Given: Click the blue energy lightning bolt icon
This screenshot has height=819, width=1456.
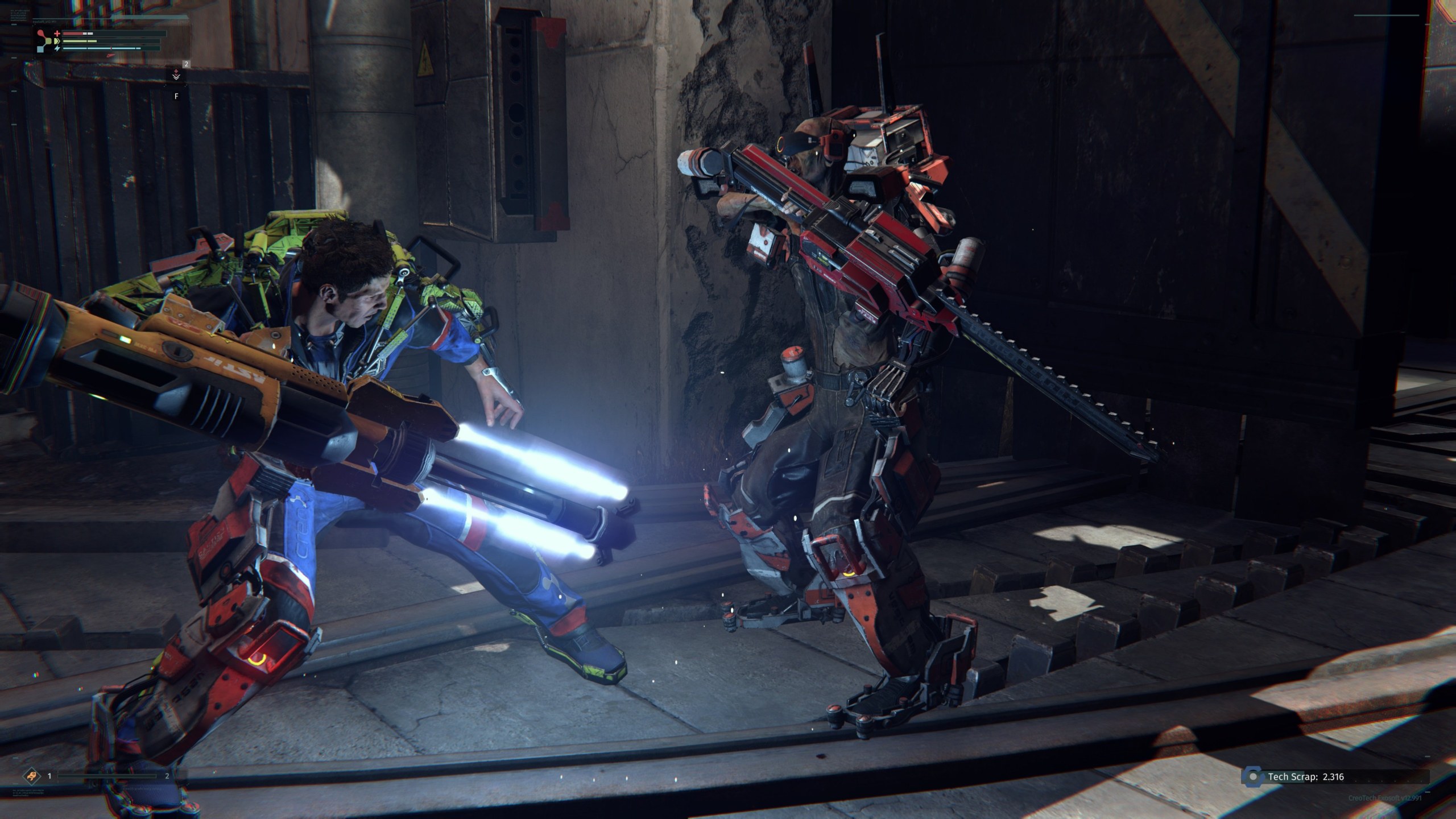Looking at the screenshot, I should coord(57,49).
